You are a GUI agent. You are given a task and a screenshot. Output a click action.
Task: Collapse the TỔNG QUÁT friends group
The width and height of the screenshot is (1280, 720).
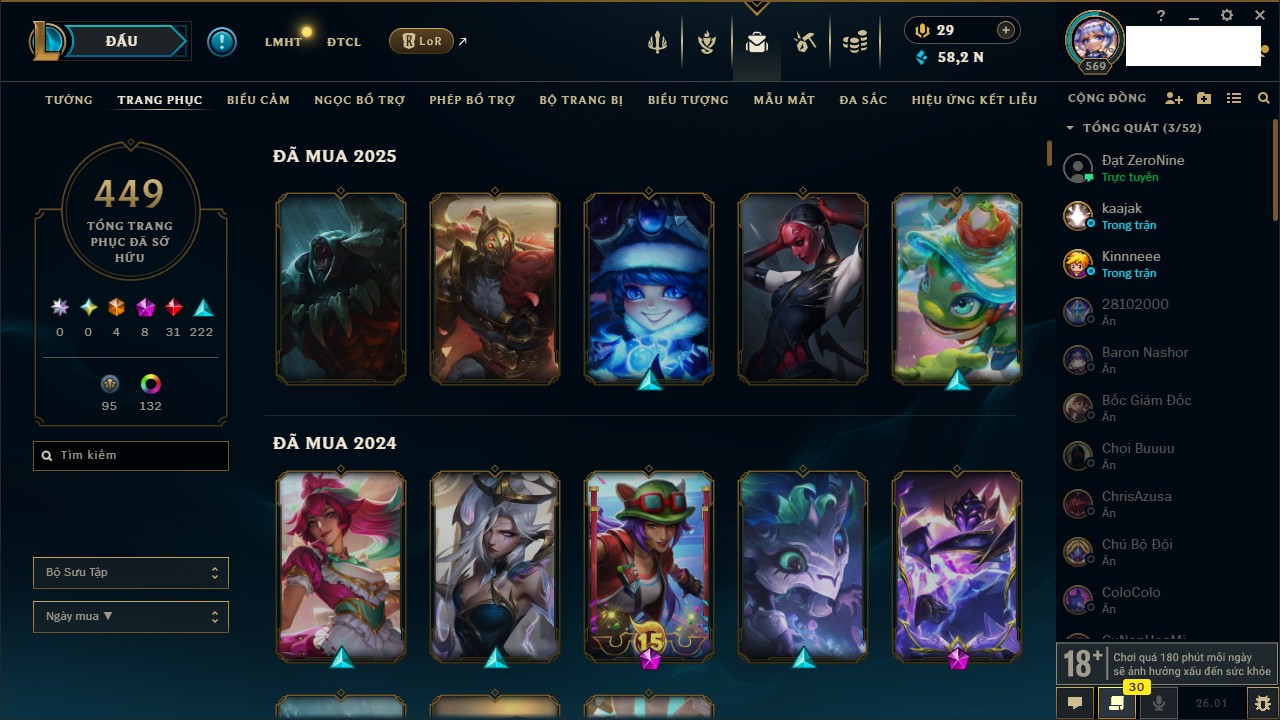click(1070, 128)
